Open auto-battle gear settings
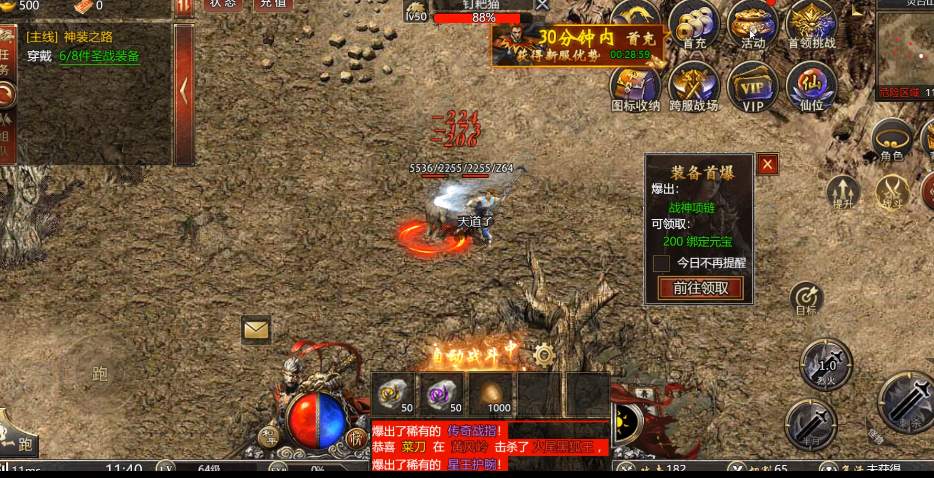Viewport: 934px width, 478px height. point(544,354)
